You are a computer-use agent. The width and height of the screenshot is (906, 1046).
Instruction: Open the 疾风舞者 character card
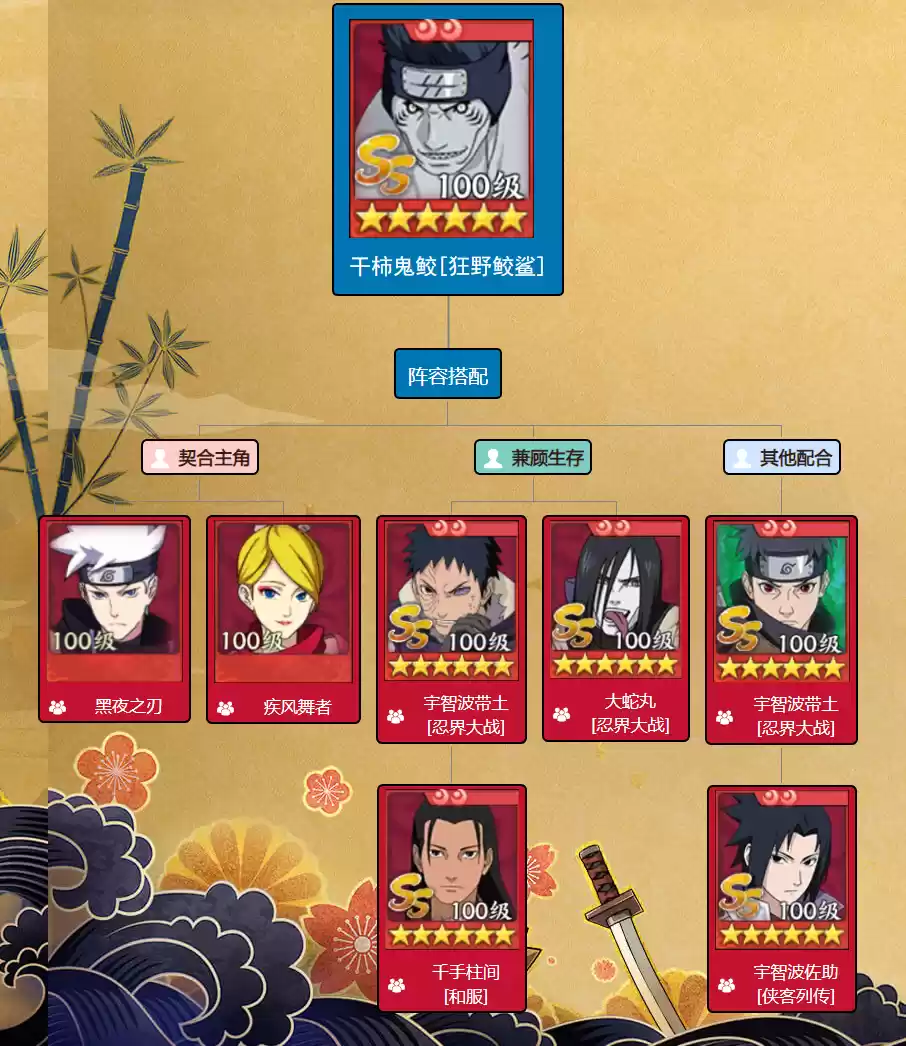coord(283,618)
